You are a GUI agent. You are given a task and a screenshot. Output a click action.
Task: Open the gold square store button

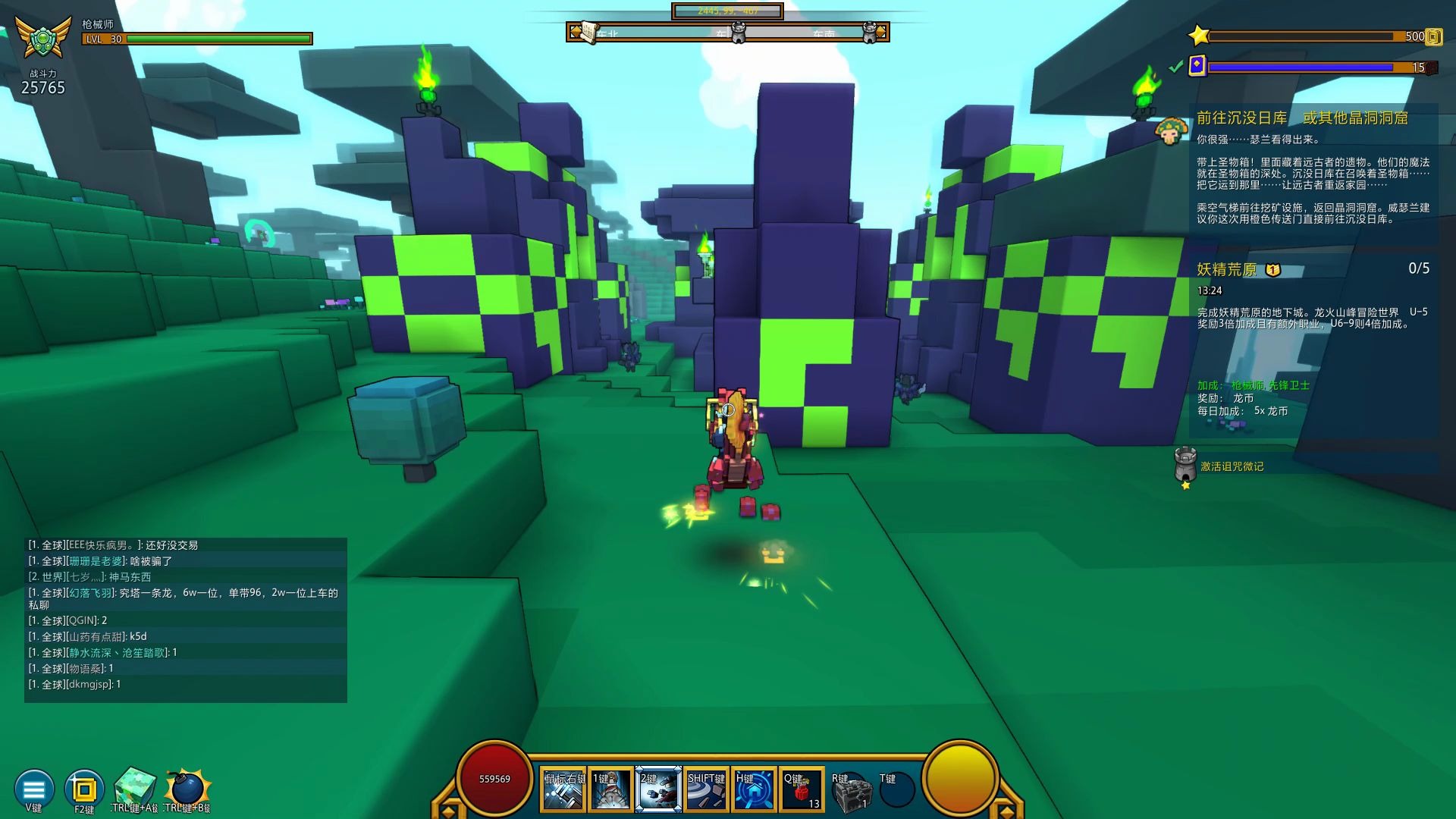coord(83,790)
